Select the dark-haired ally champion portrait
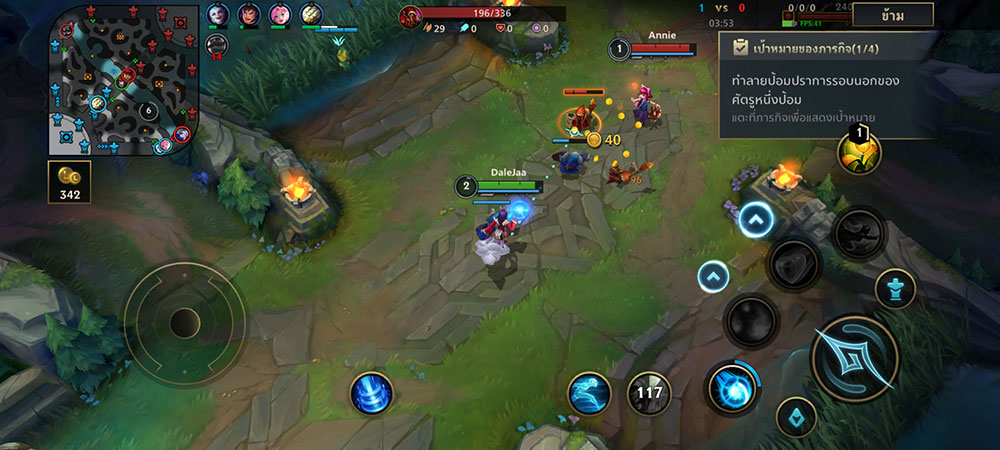 click(x=249, y=14)
